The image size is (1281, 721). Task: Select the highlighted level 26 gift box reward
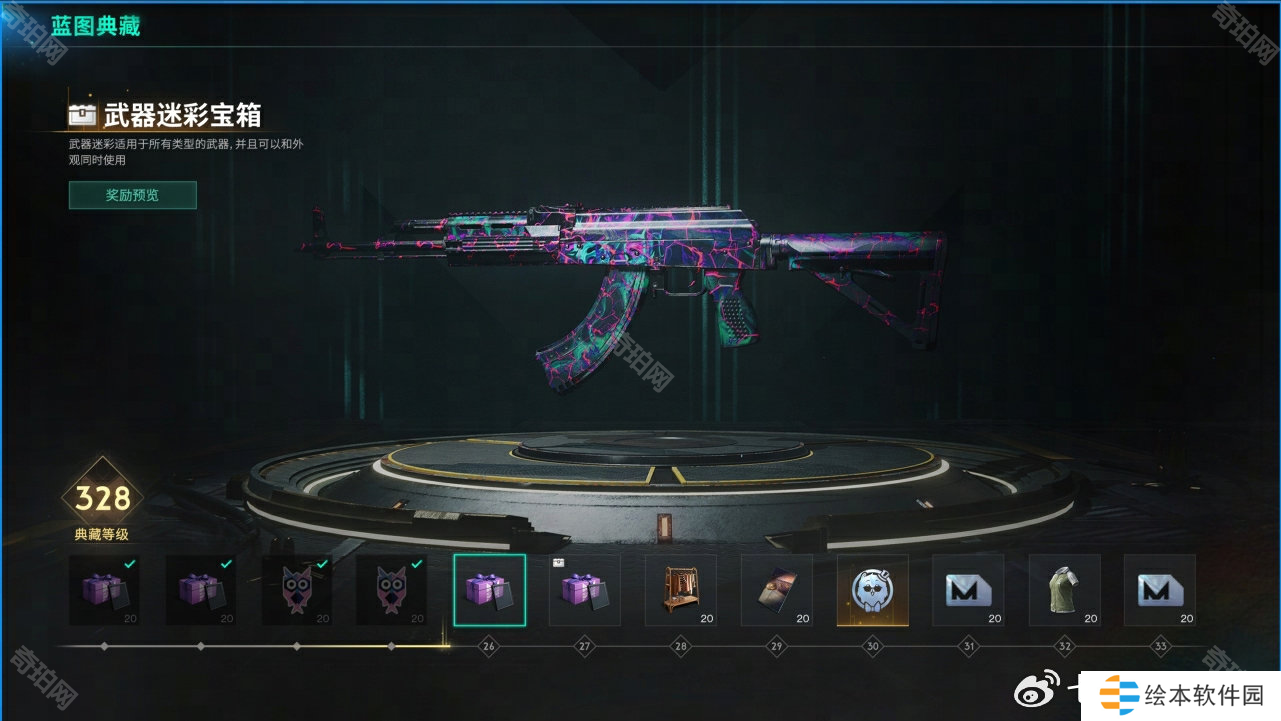489,590
